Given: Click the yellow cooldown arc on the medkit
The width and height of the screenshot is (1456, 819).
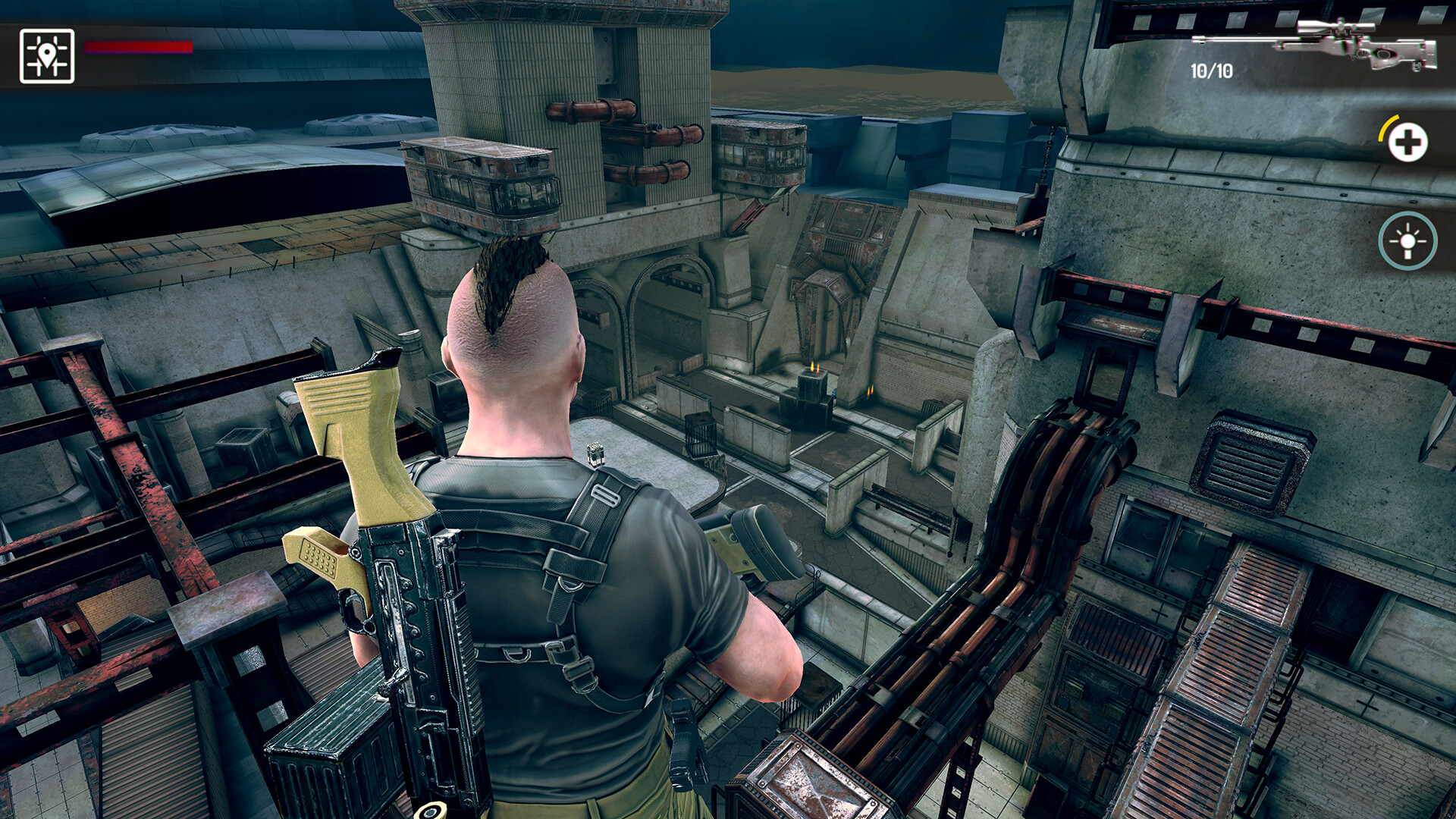Looking at the screenshot, I should click(1389, 125).
